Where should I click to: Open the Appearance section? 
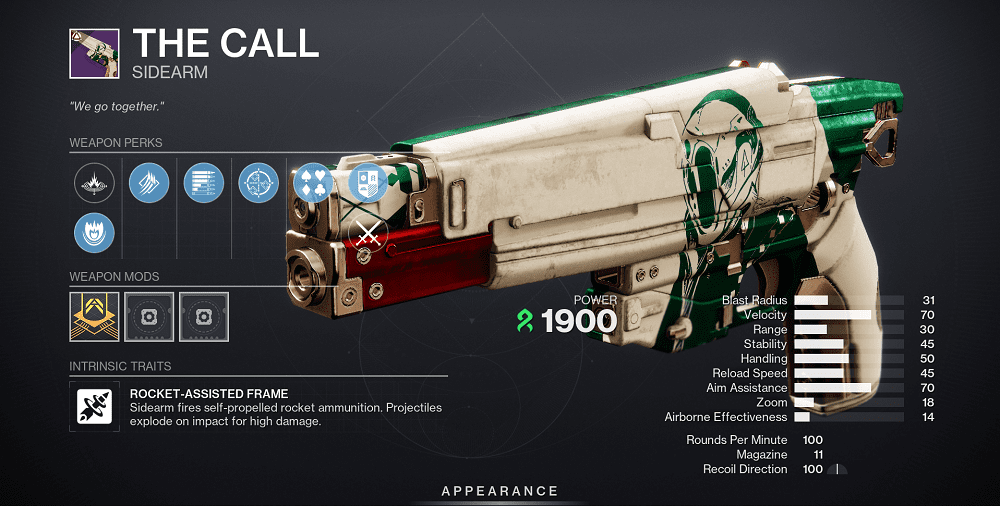pos(500,491)
